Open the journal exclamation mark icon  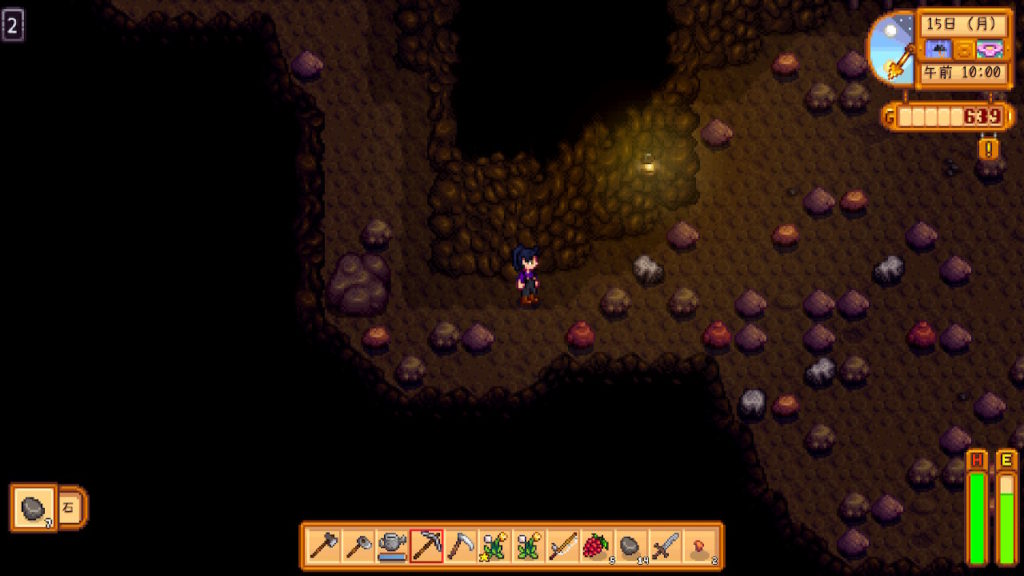(989, 149)
